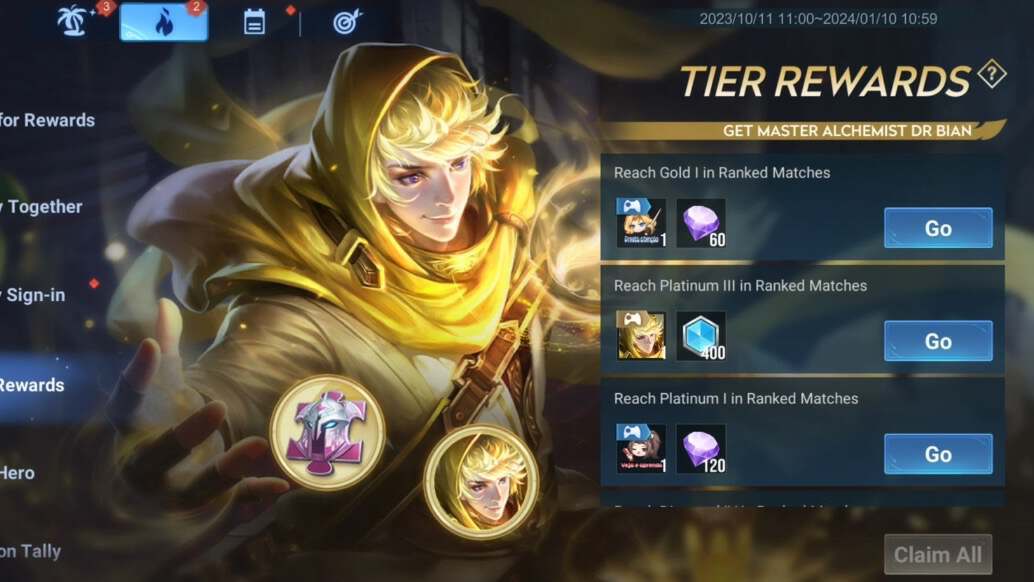
Task: Open the 'for Rewards' side menu entry
Action: click(47, 120)
